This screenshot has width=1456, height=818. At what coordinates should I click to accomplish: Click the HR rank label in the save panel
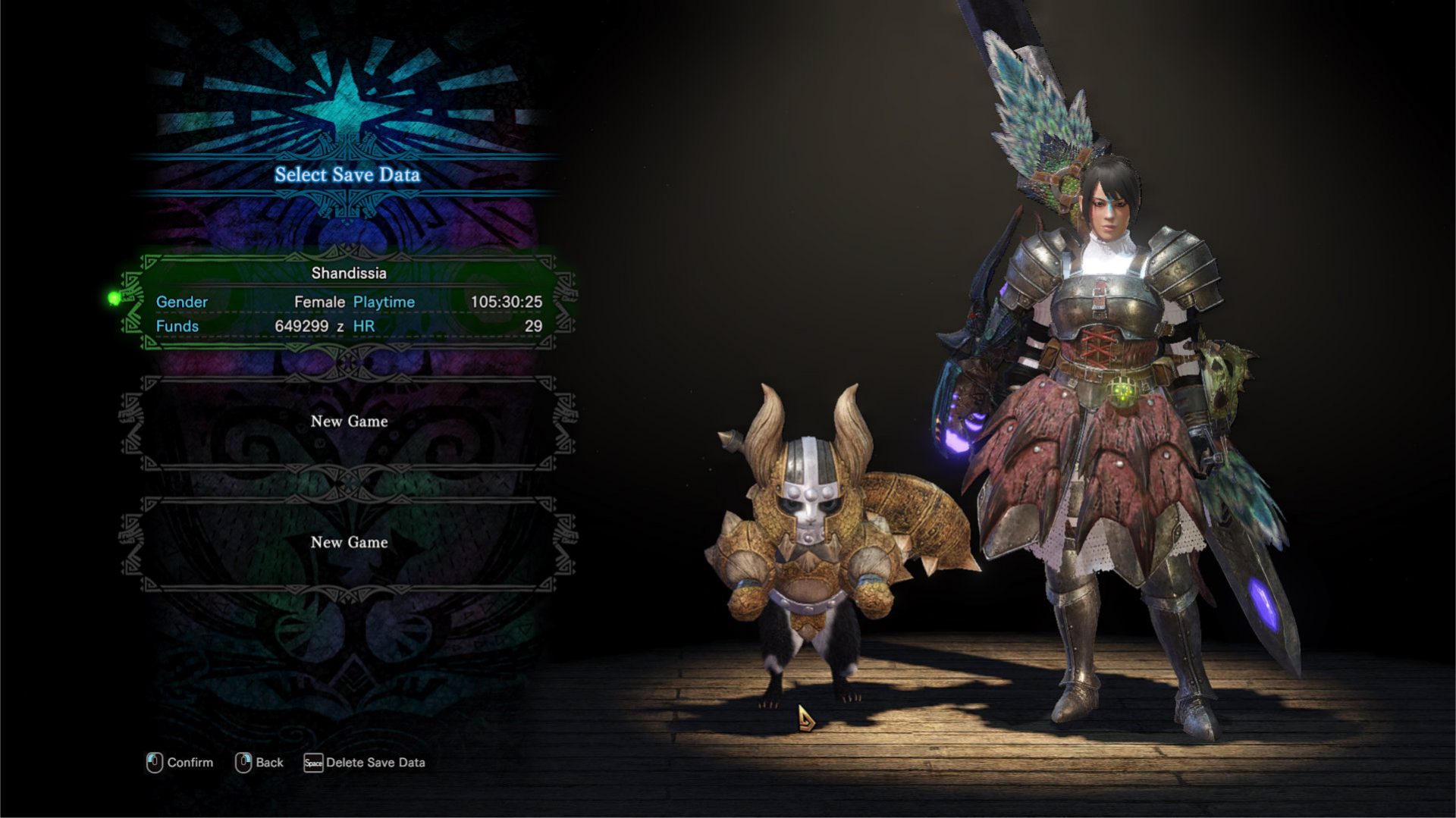coord(364,324)
